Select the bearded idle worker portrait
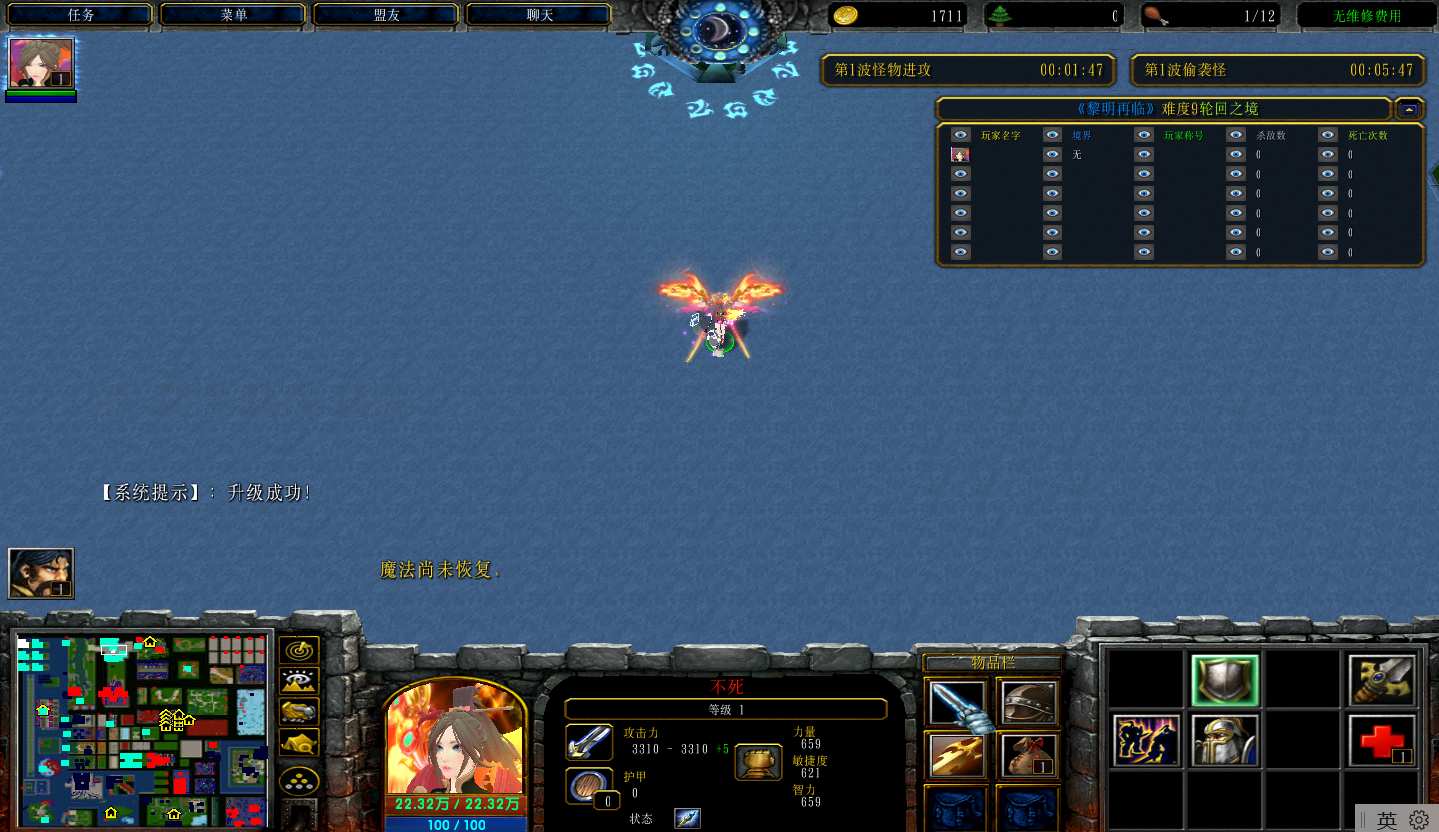This screenshot has height=832, width=1439. pos(41,574)
